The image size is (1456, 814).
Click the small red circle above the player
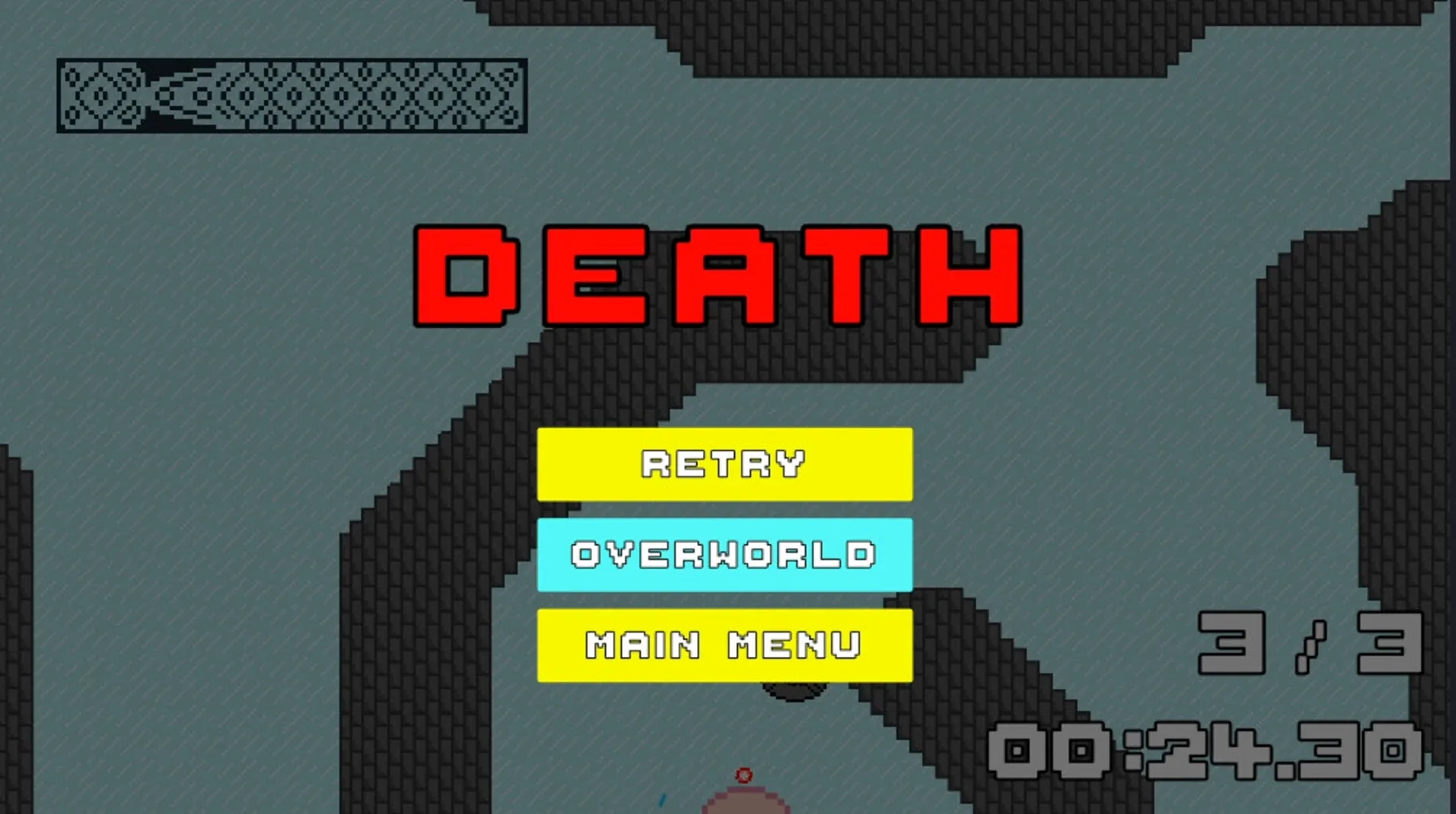pyautogui.click(x=743, y=775)
